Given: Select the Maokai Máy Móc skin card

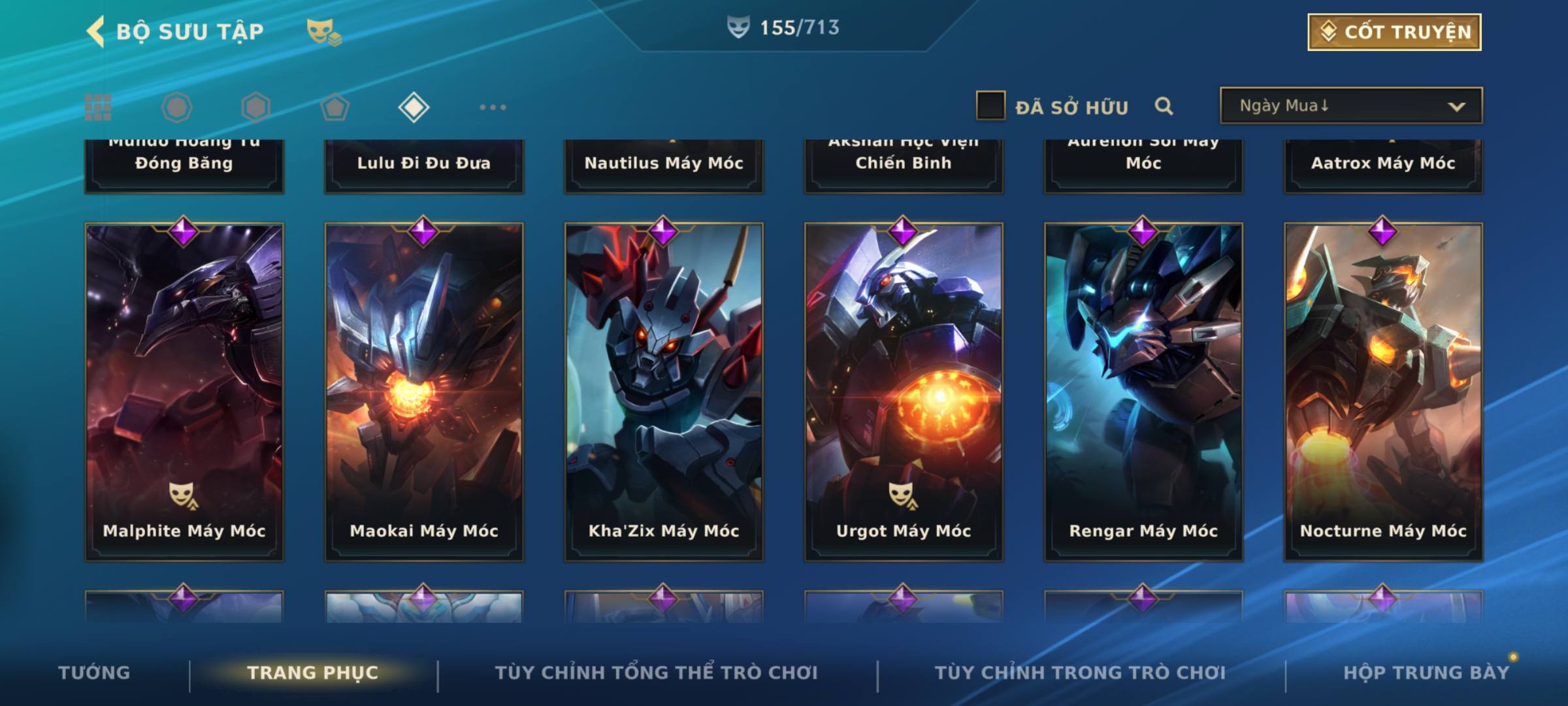Looking at the screenshot, I should pos(424,392).
